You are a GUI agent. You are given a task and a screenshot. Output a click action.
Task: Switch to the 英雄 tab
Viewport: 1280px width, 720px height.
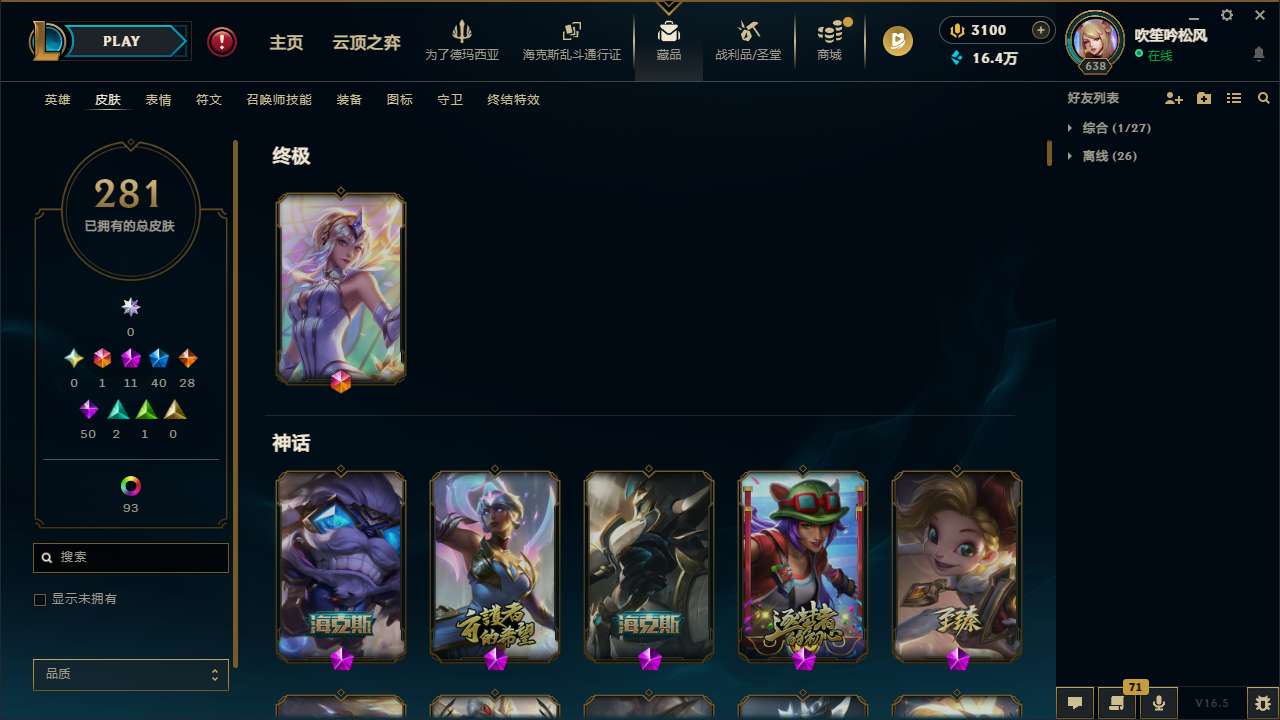pyautogui.click(x=57, y=100)
